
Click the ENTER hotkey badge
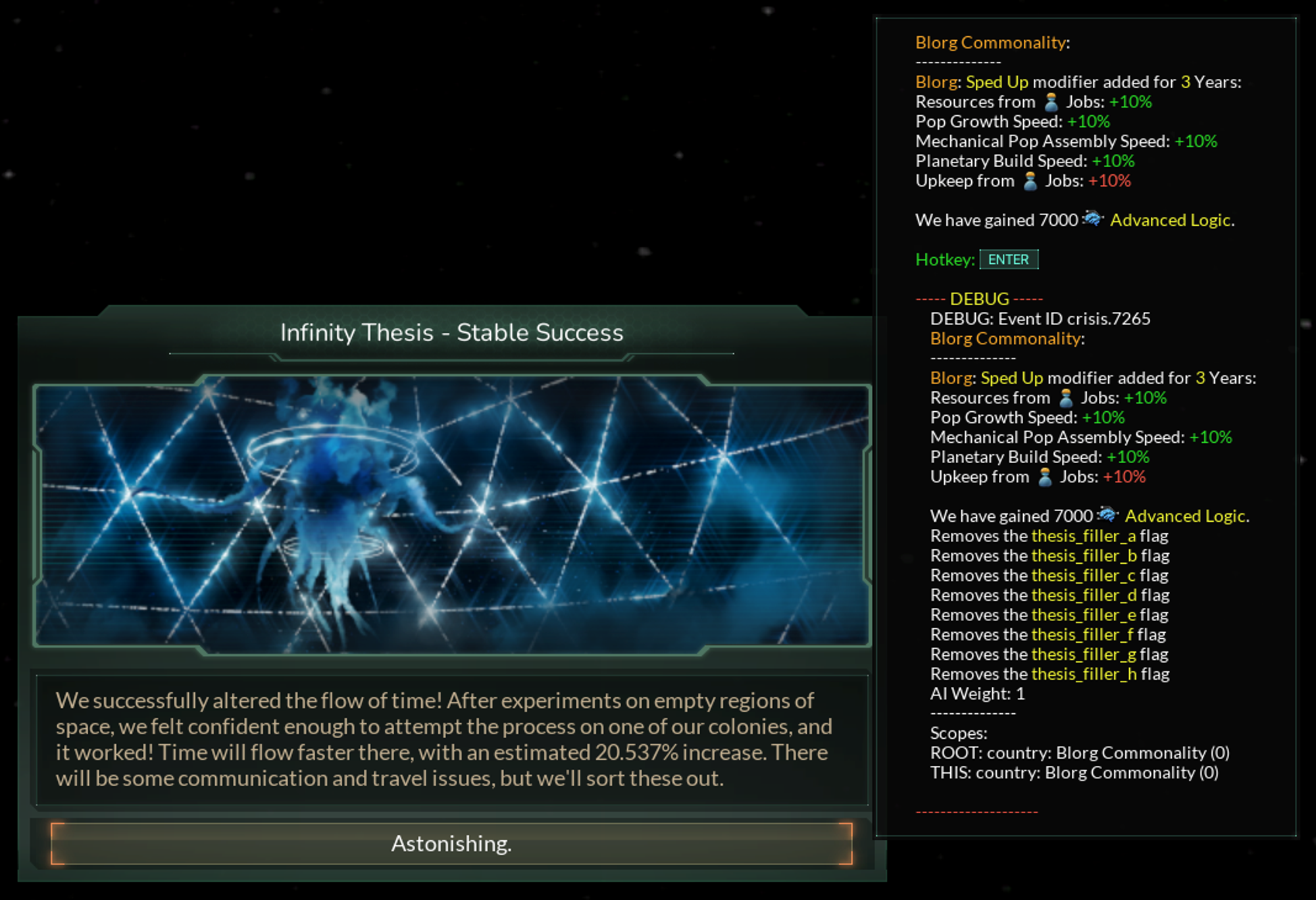click(x=1009, y=259)
